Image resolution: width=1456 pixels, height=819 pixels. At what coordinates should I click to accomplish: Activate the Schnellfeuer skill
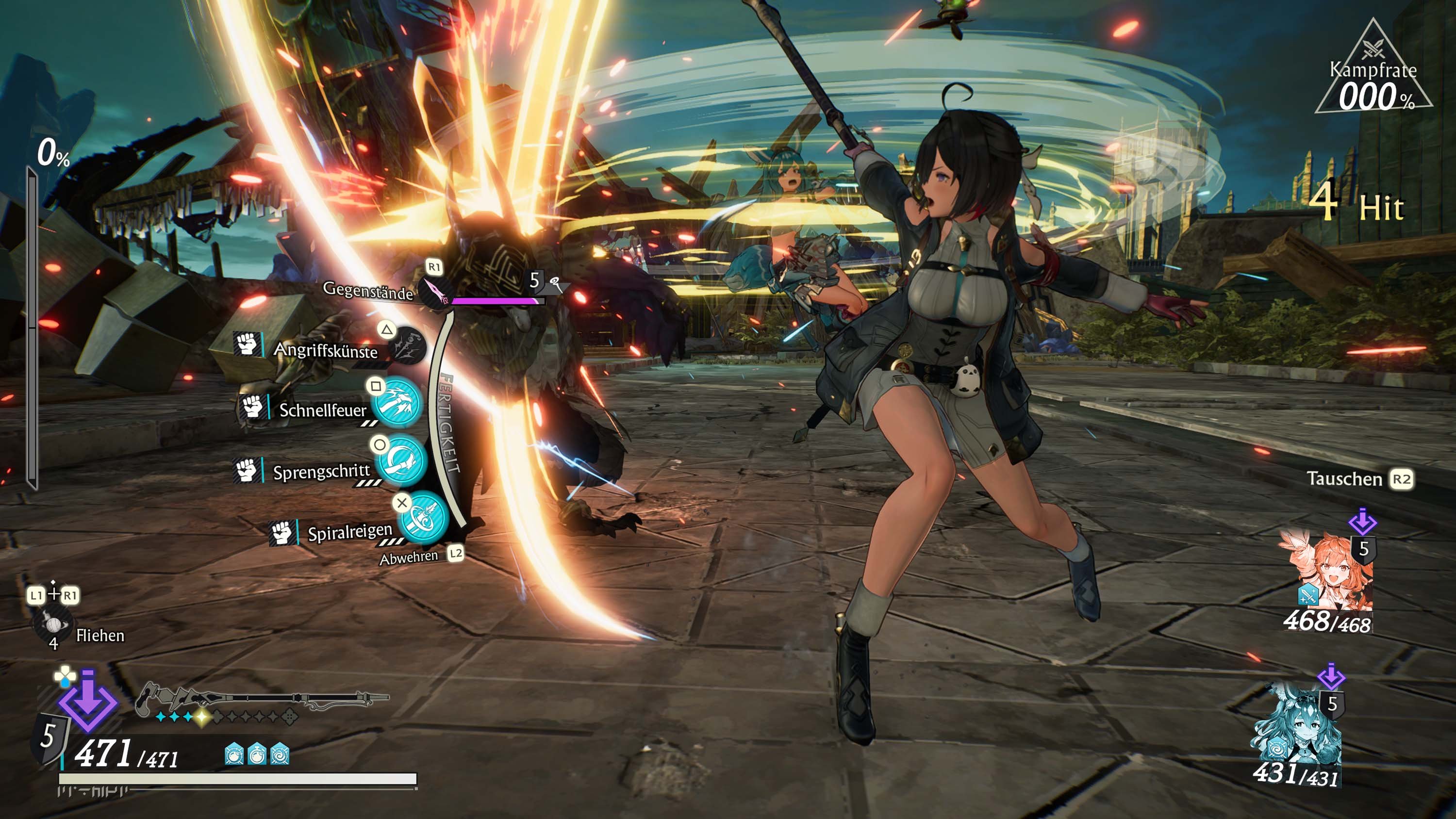(x=398, y=403)
